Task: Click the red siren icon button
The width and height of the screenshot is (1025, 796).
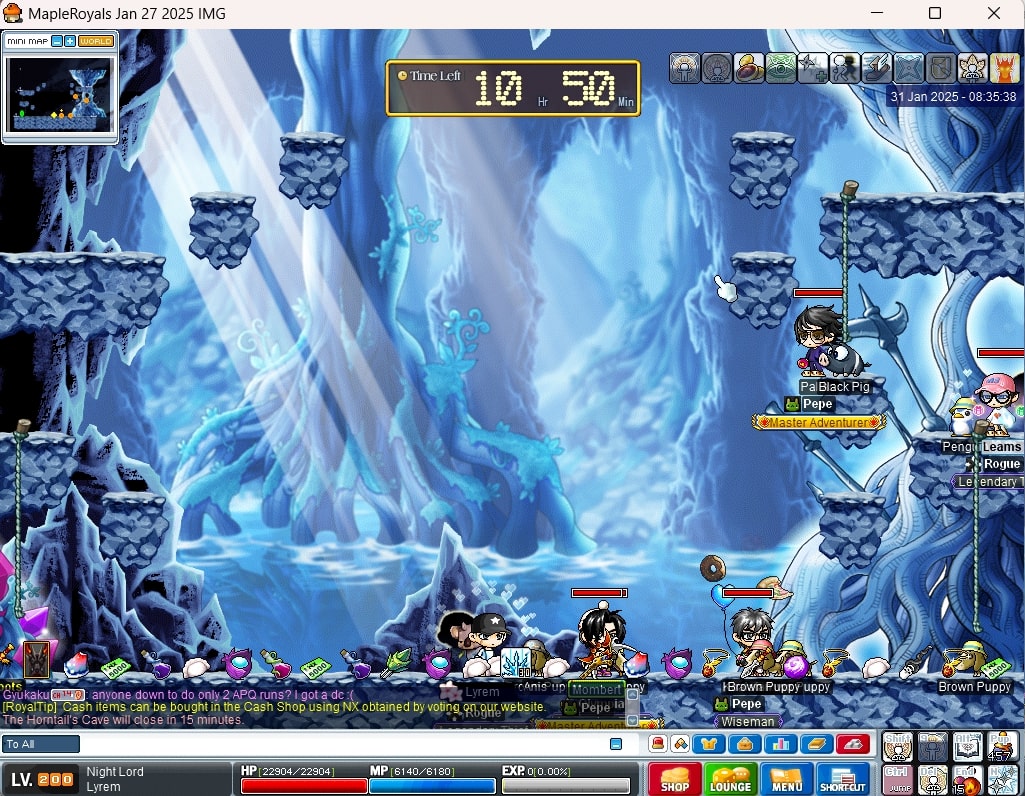Action: coord(852,744)
